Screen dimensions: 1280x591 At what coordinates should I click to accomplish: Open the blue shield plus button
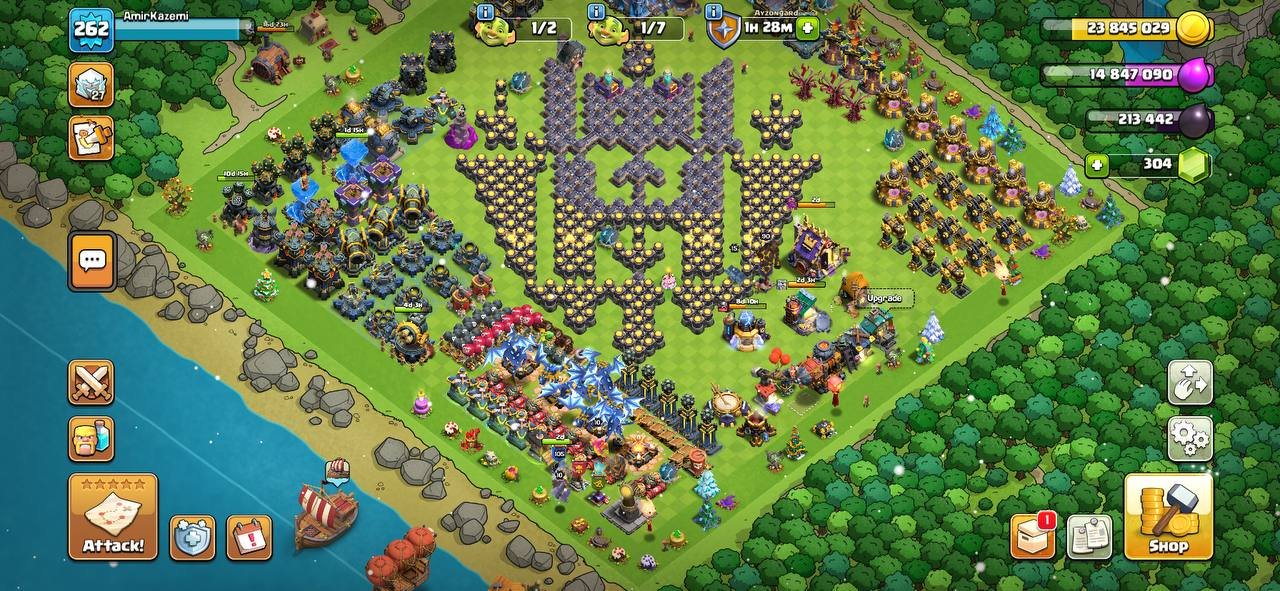click(x=192, y=537)
